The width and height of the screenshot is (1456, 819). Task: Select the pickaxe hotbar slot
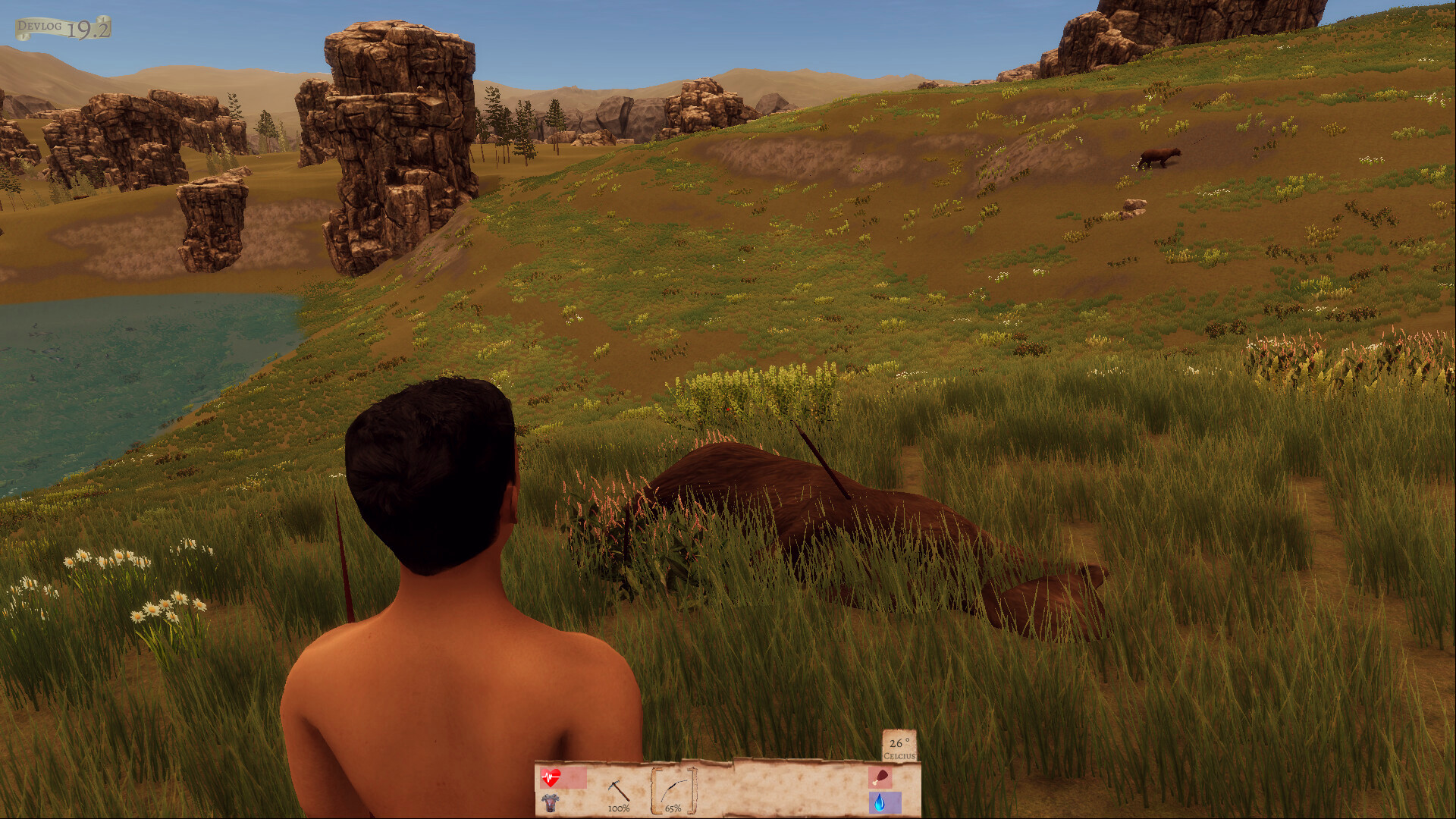tap(619, 792)
